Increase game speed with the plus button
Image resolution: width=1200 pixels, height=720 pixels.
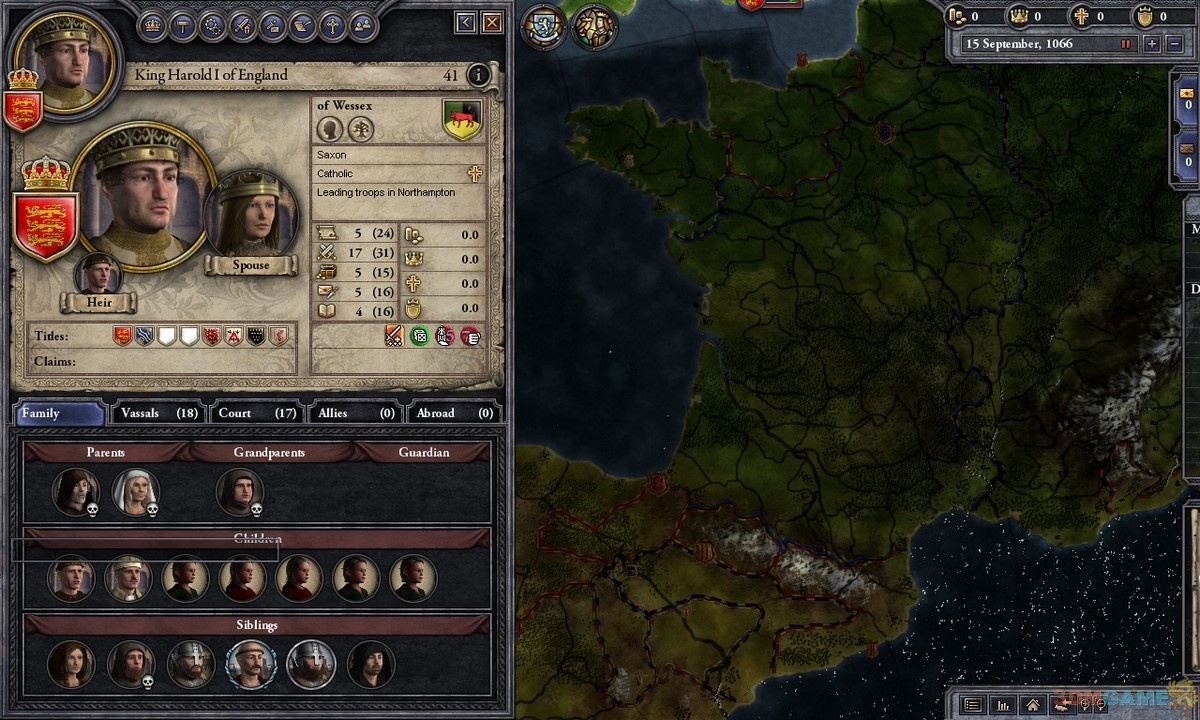(x=1152, y=44)
